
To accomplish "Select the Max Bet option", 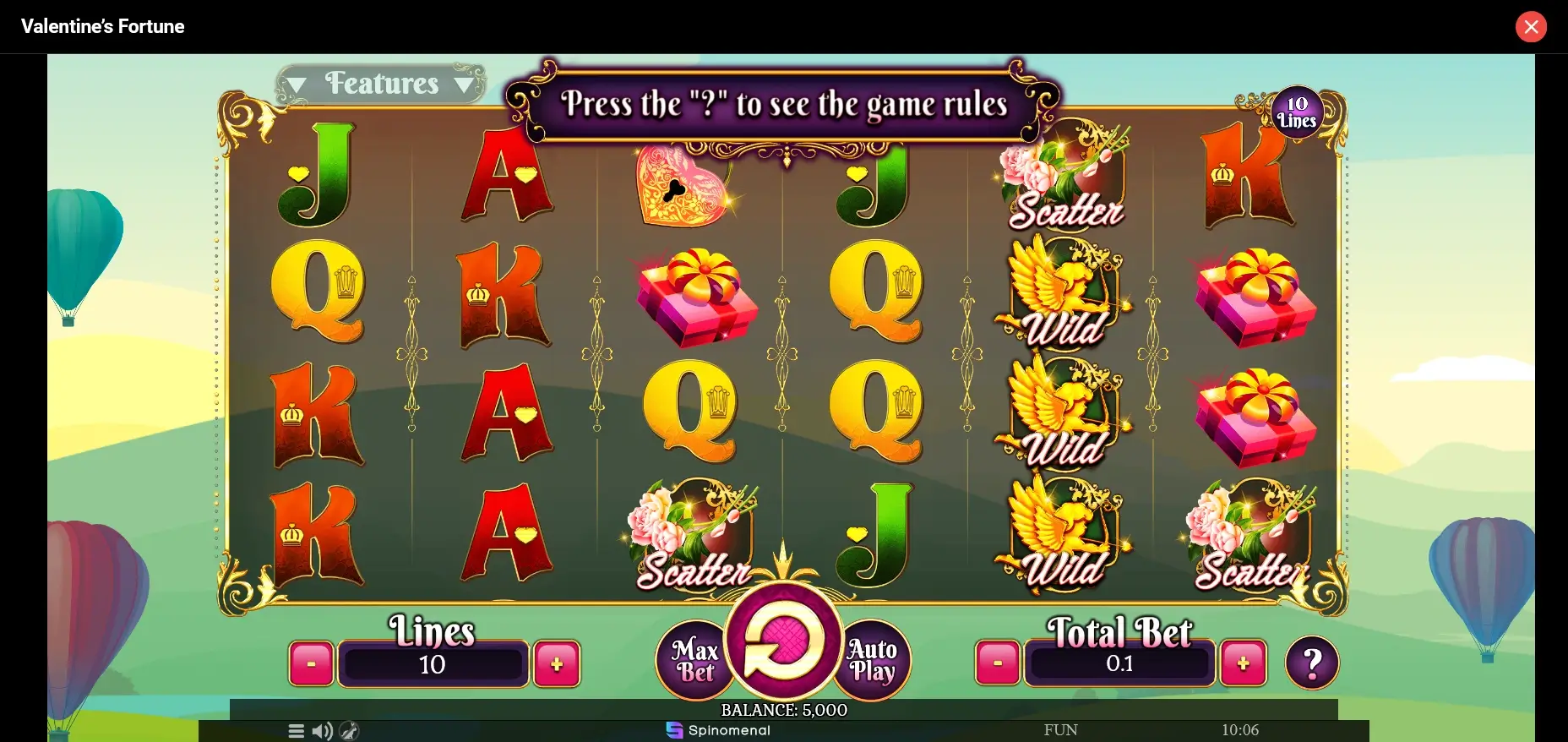I will [695, 660].
